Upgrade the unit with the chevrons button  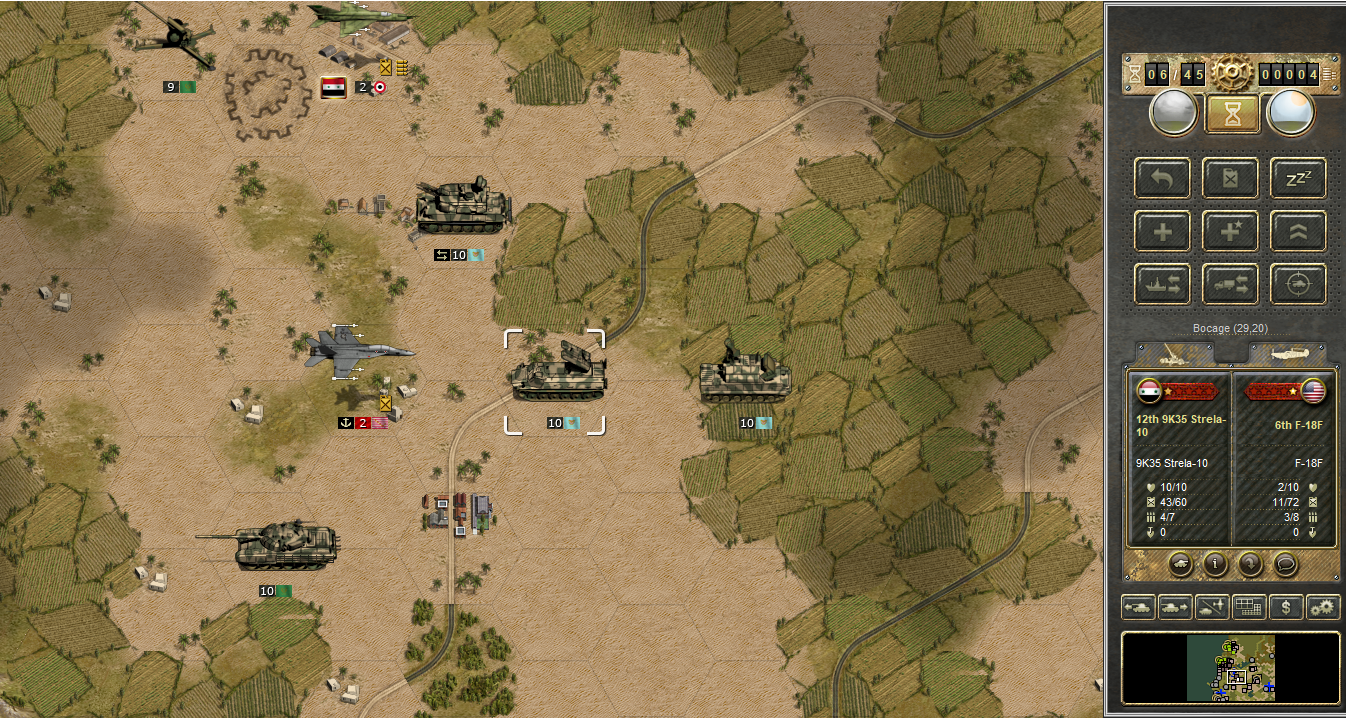point(1298,231)
